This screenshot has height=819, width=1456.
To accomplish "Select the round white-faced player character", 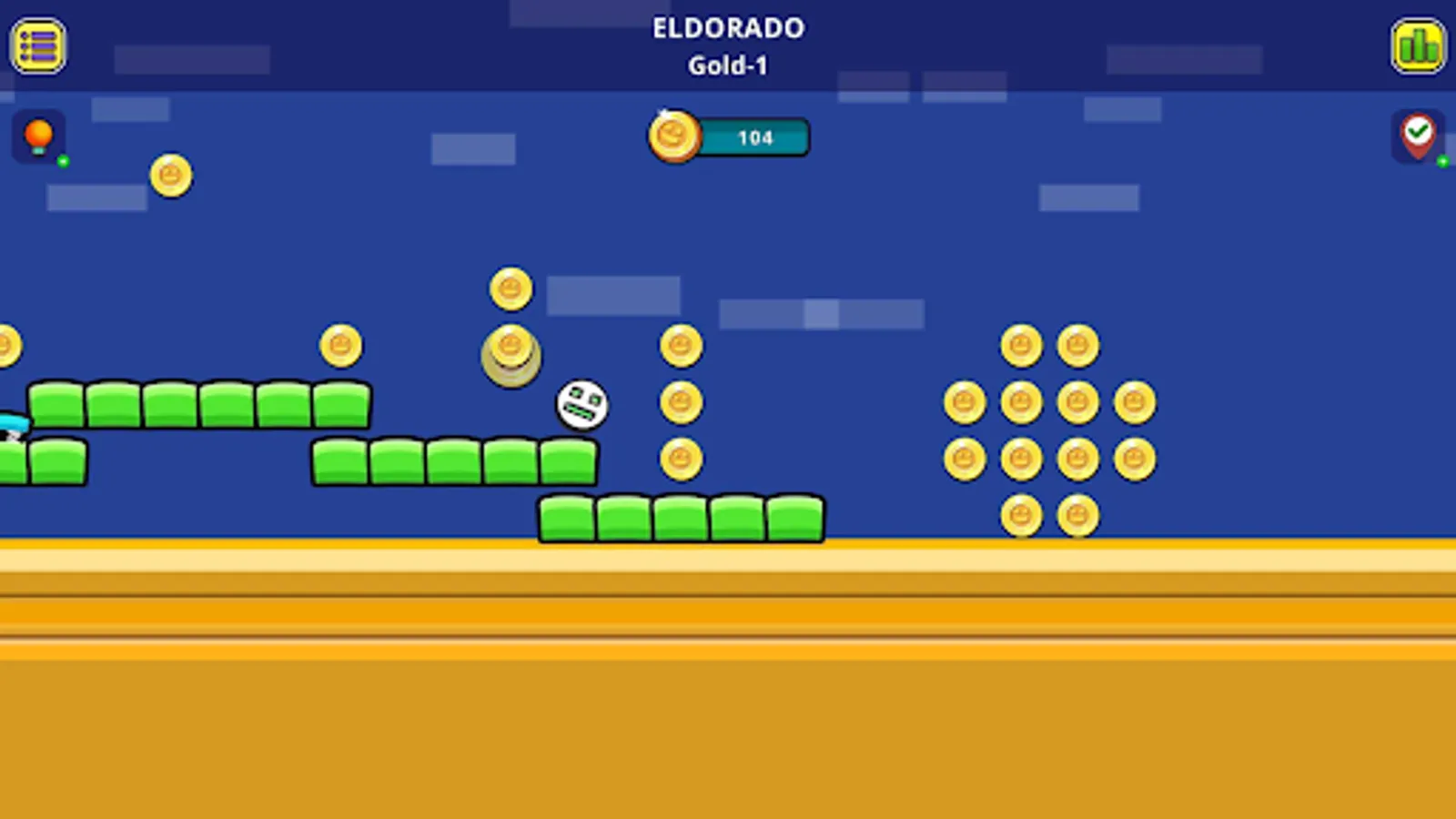I will (x=582, y=404).
